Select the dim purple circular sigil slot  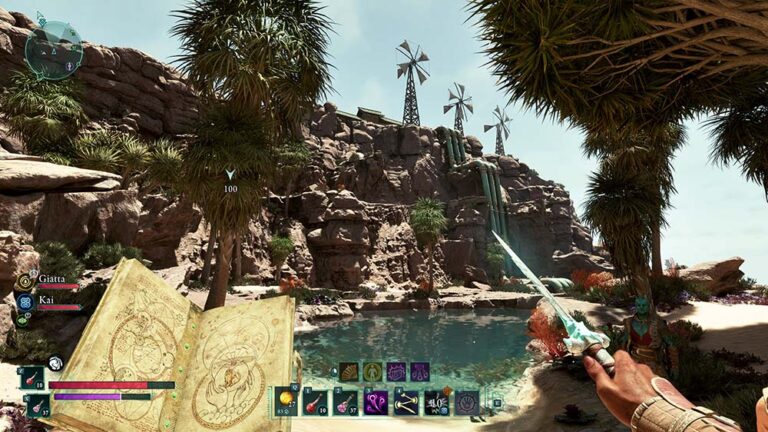click(467, 401)
